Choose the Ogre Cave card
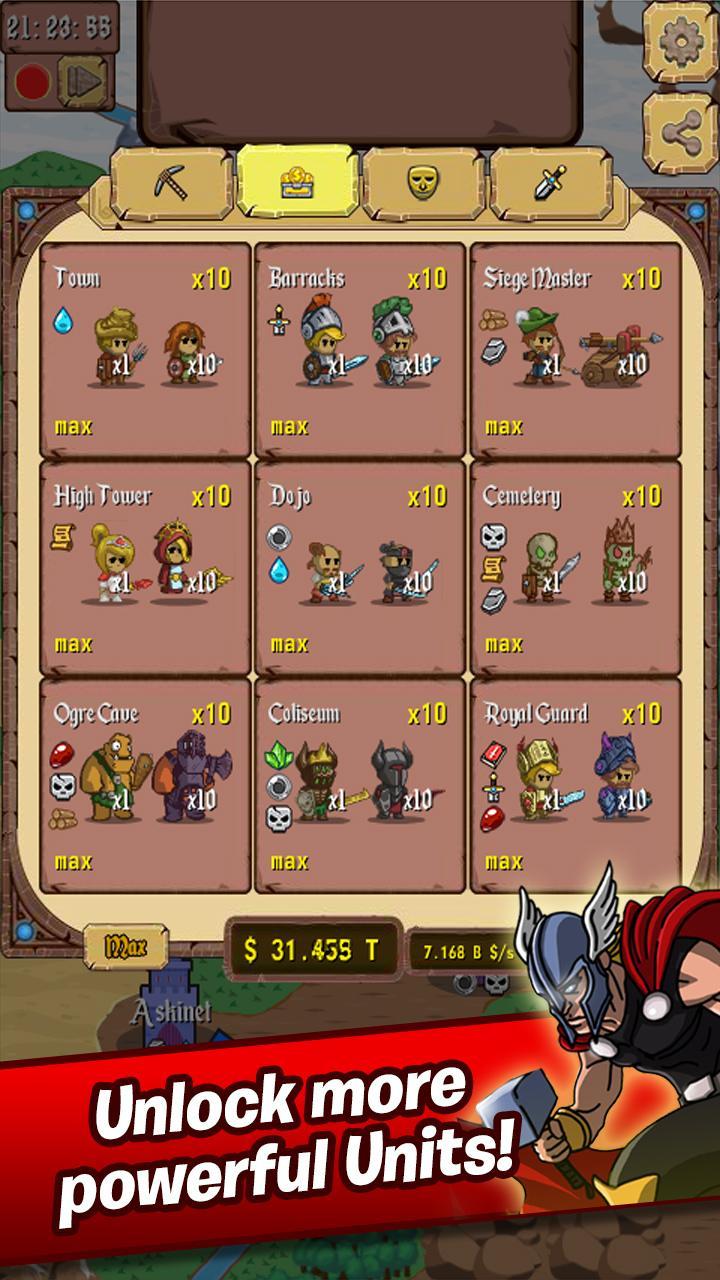The width and height of the screenshot is (720, 1280). pos(145,785)
